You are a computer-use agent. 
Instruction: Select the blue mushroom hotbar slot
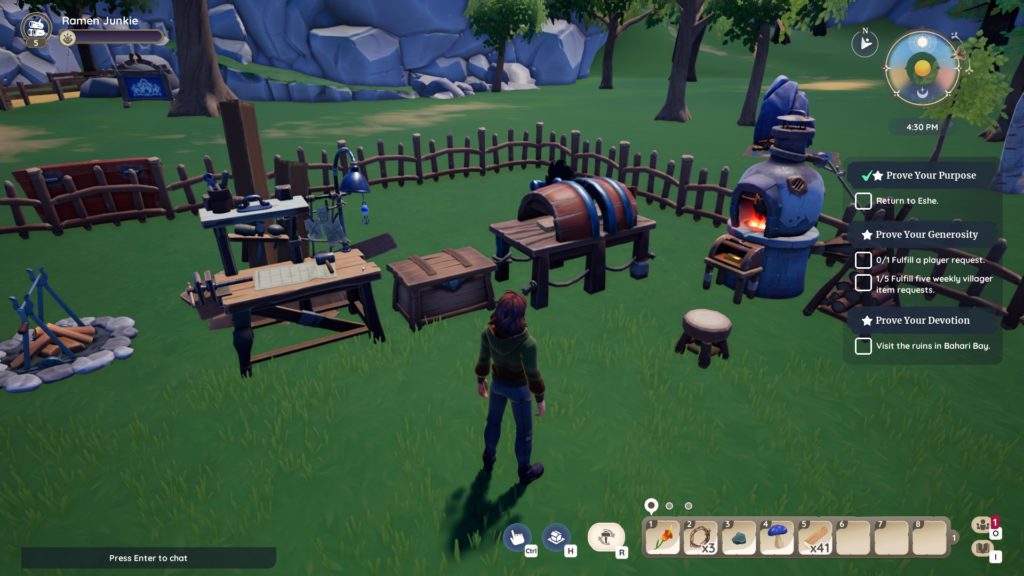(778, 538)
